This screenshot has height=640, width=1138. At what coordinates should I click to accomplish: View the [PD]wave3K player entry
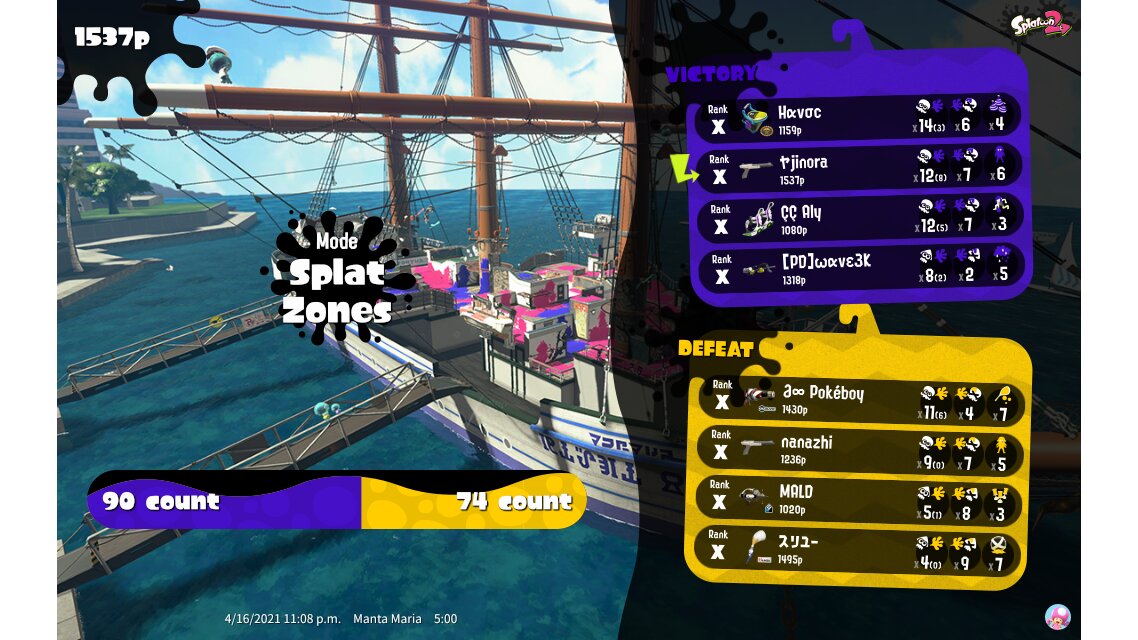click(x=860, y=267)
